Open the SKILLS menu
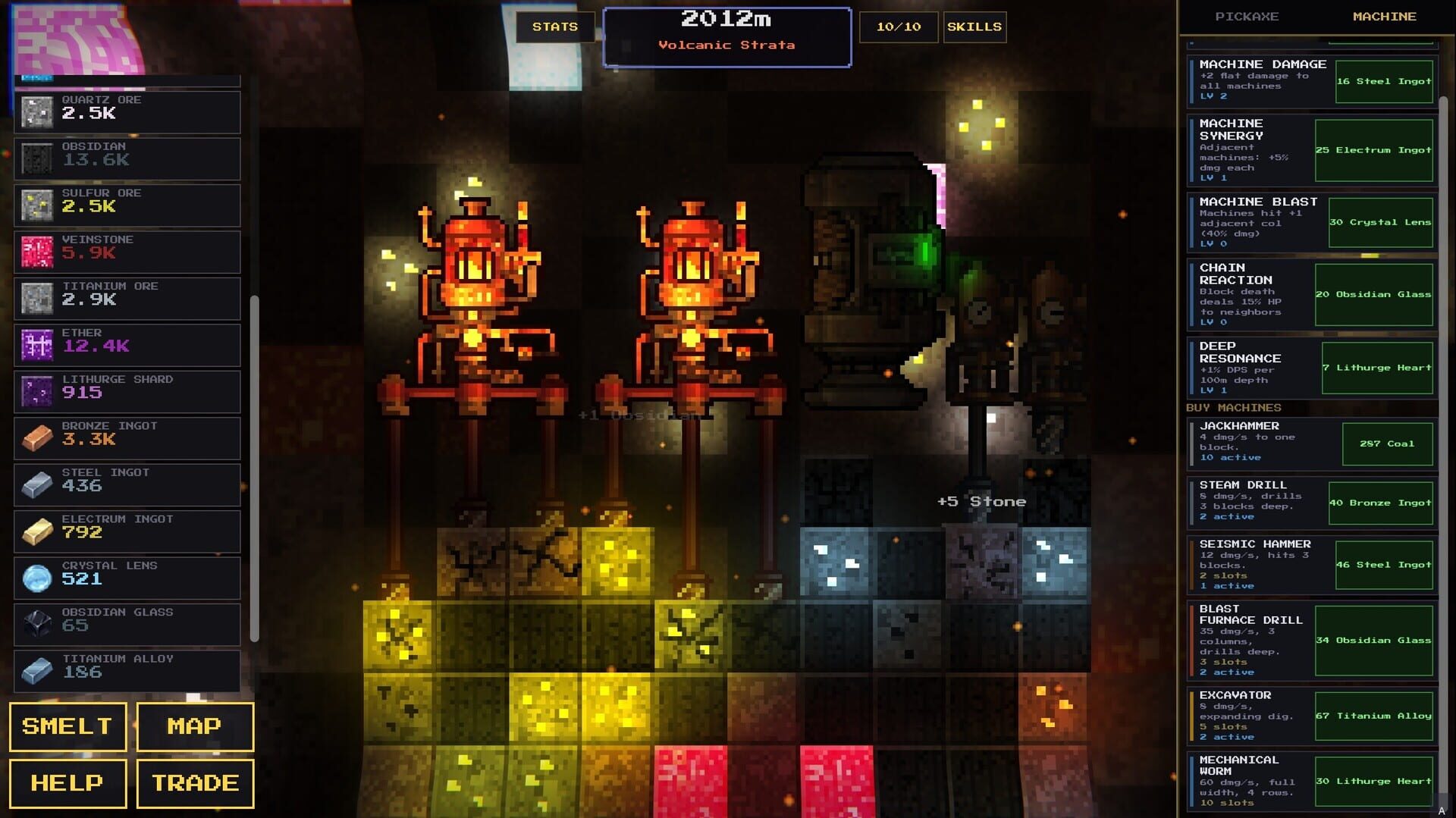 pyautogui.click(x=974, y=27)
